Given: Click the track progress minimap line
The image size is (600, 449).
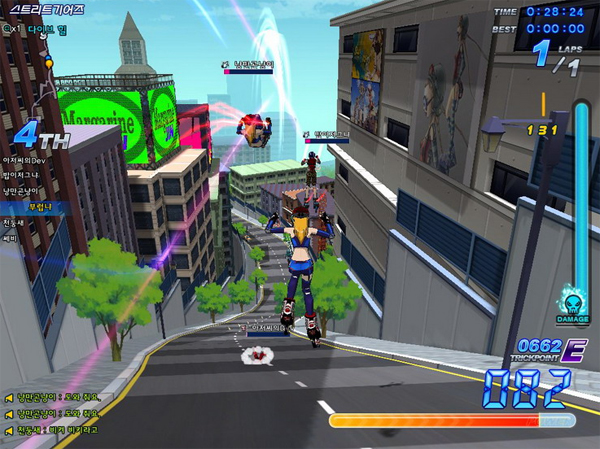Looking at the screenshot, I should pos(44,82).
